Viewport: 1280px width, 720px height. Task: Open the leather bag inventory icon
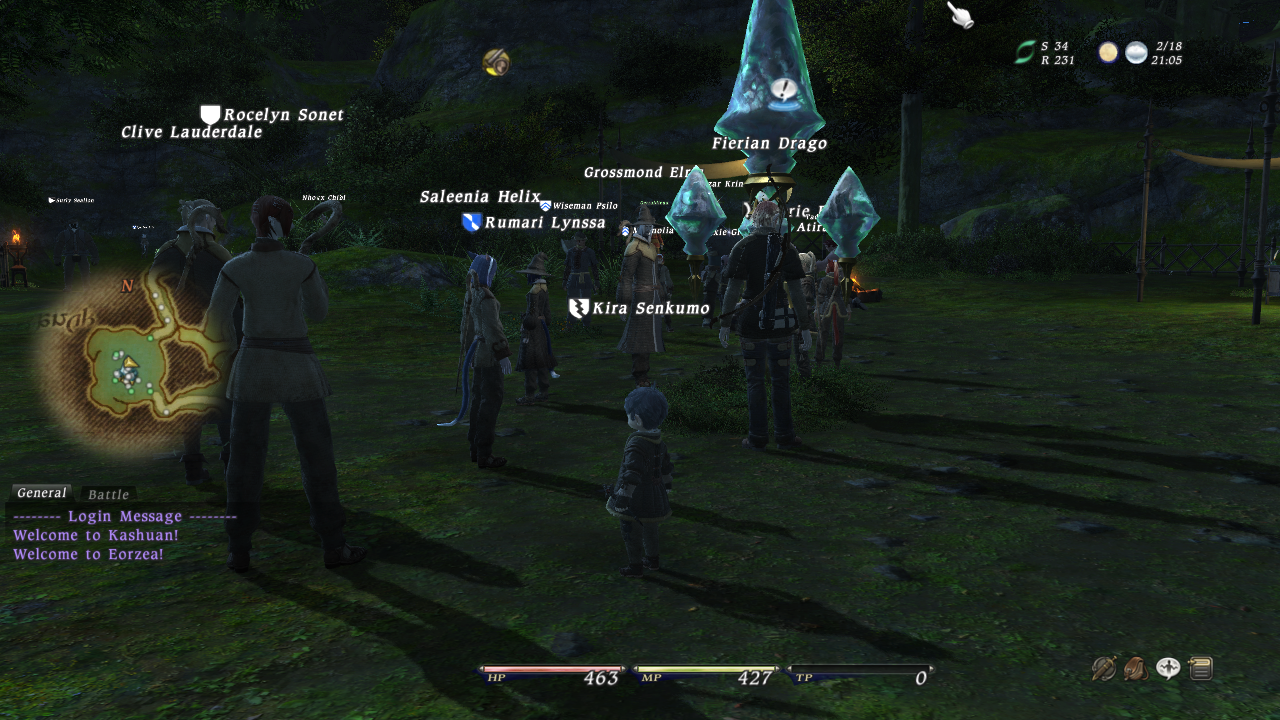tap(1136, 668)
